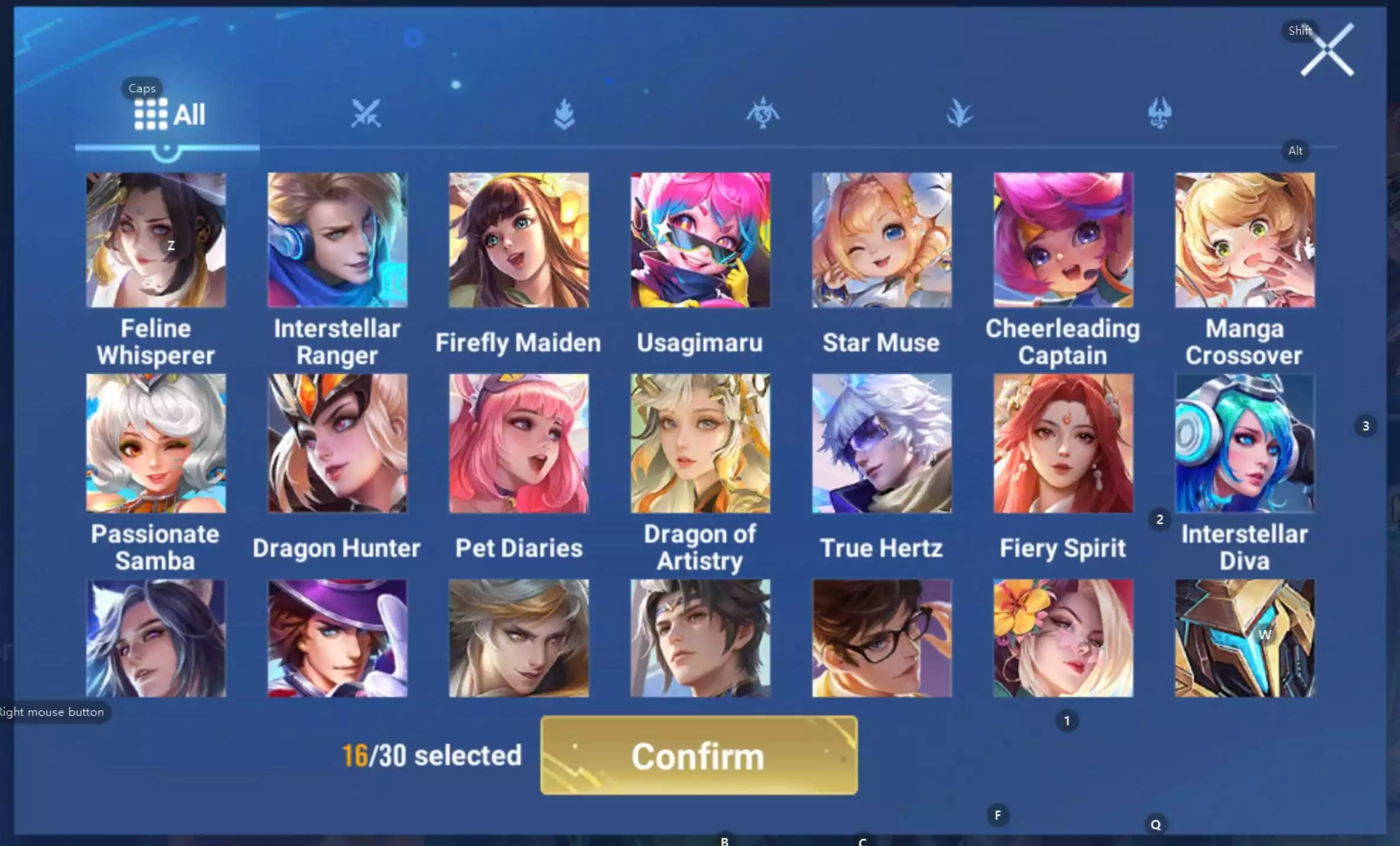Filter skins by the crossed swords class icon
The image size is (1400, 846).
pyautogui.click(x=365, y=112)
